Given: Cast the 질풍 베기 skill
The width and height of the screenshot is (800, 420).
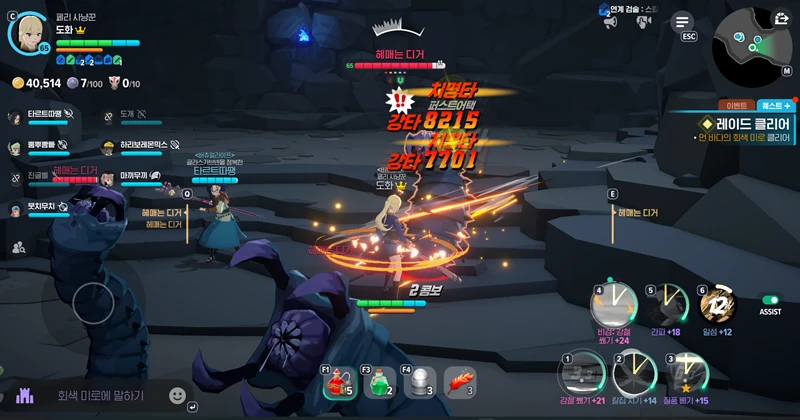Looking at the screenshot, I should coord(686,373).
